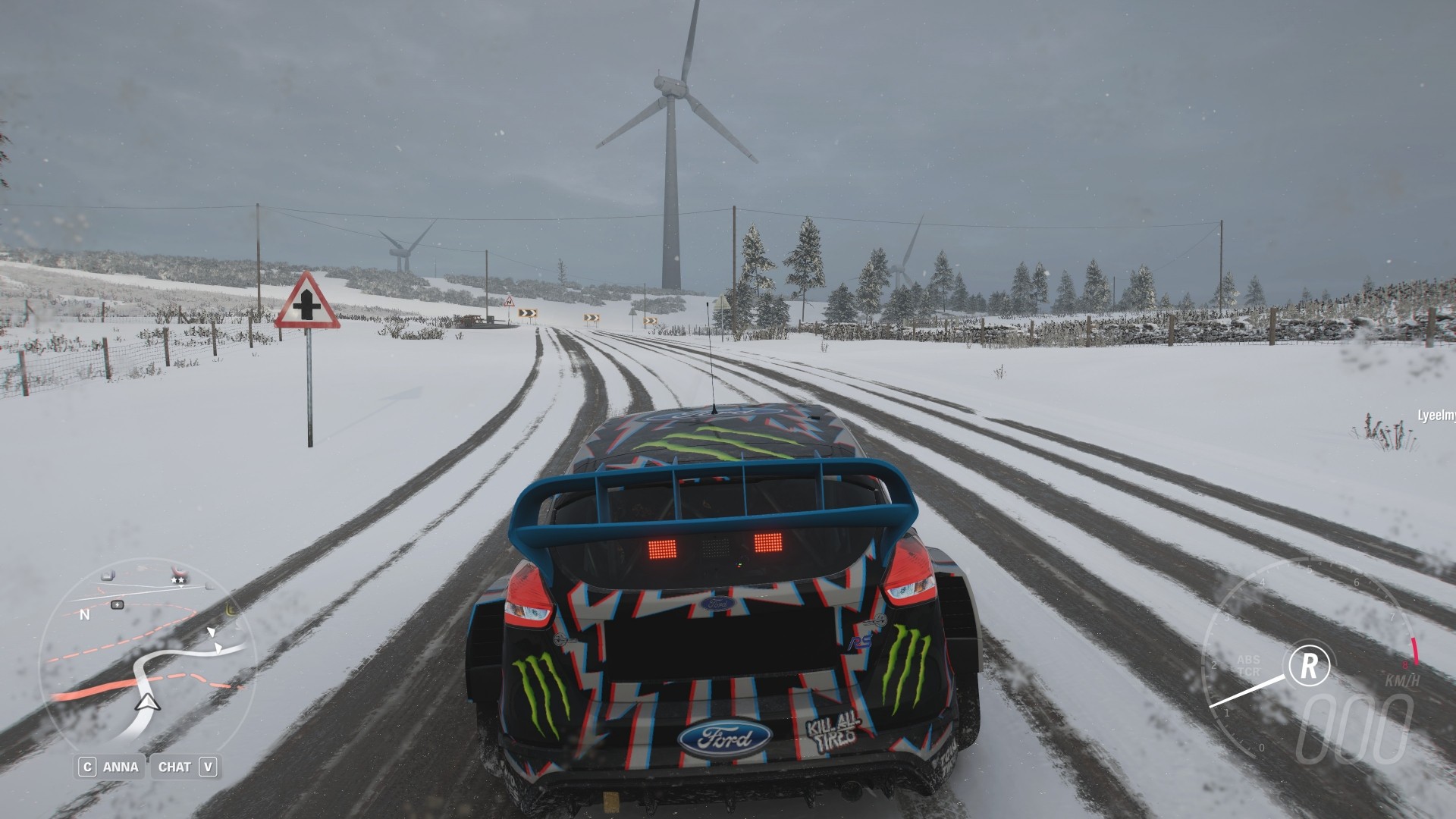The height and width of the screenshot is (819, 1456).
Task: Open the ANNA assistant label
Action: (x=121, y=767)
